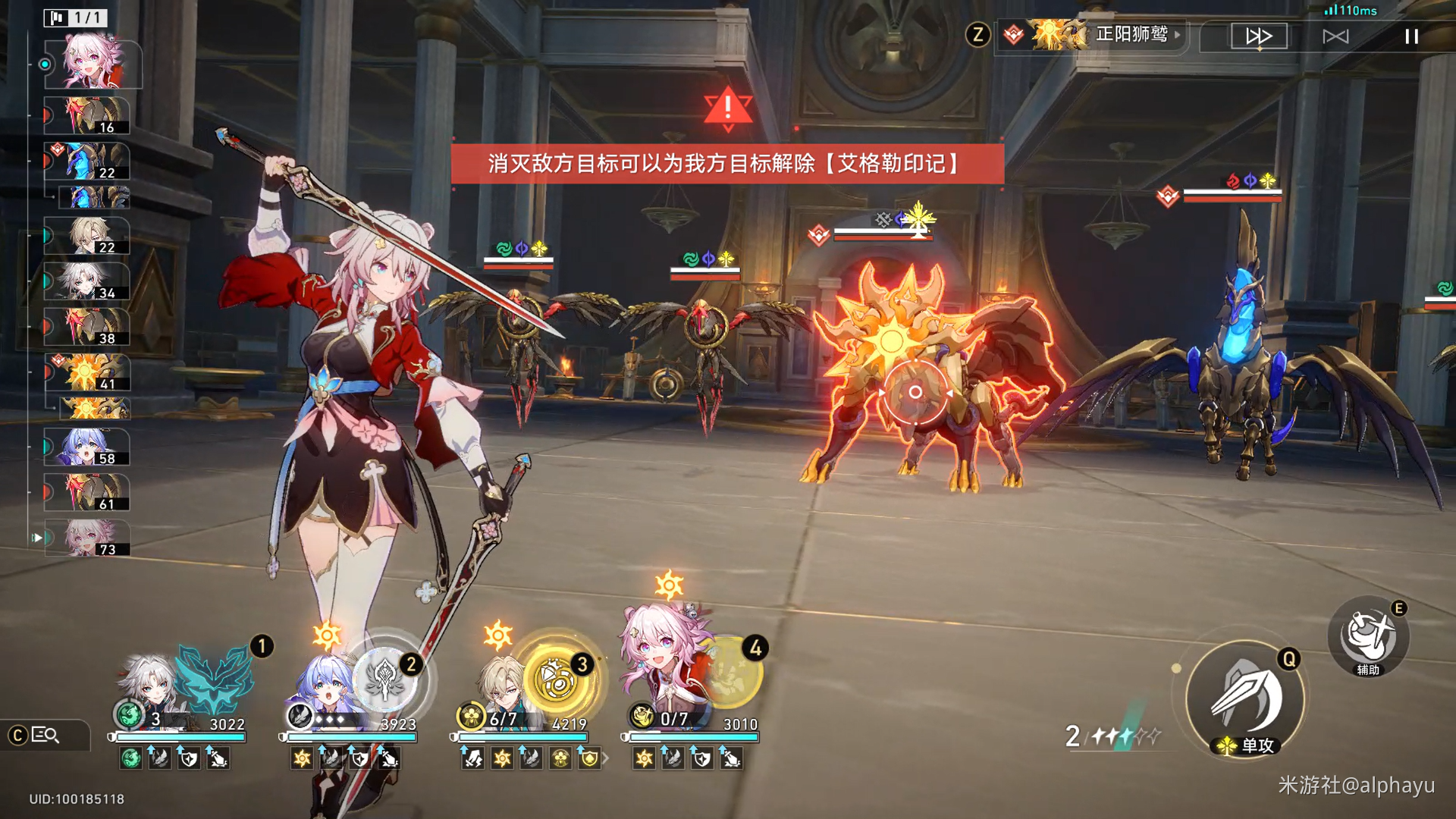The height and width of the screenshot is (819, 1456).
Task: Trigger the blond character's golden coin ultimate
Action: coord(557,678)
